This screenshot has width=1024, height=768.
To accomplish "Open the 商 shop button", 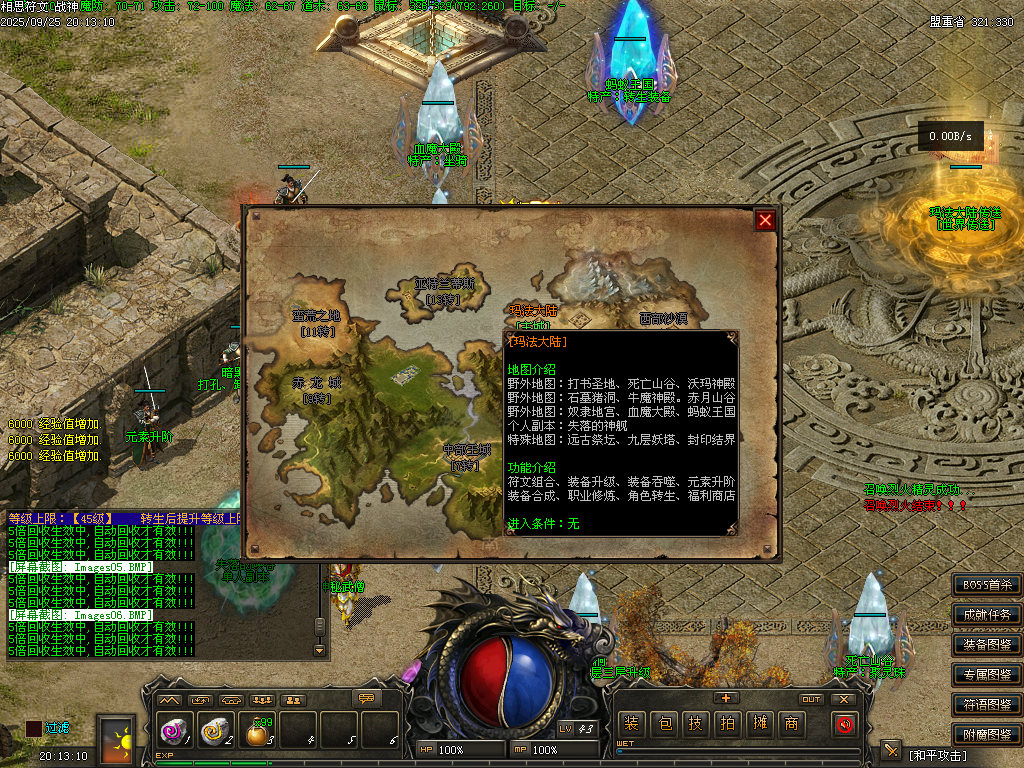I will coord(791,724).
